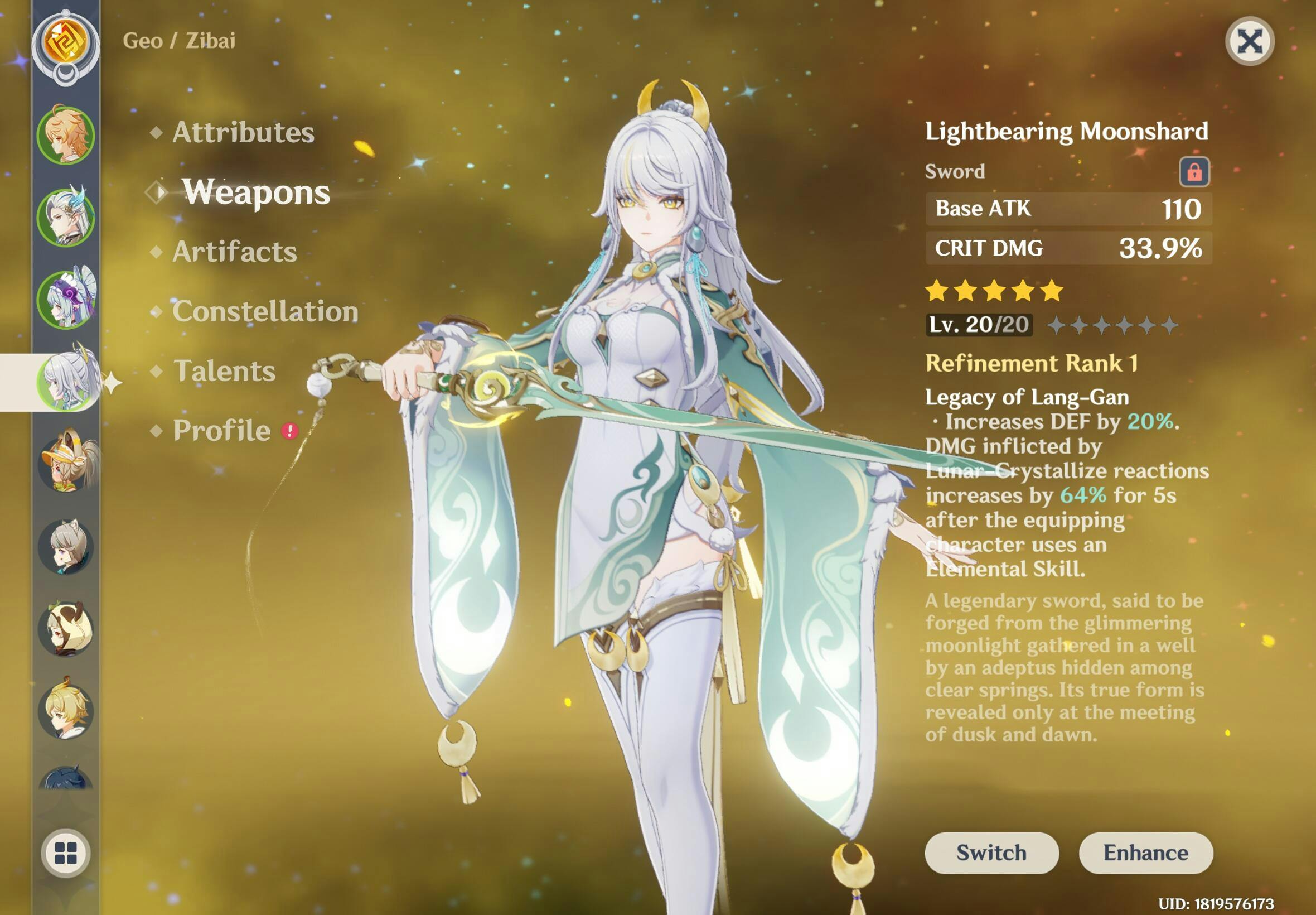Image resolution: width=1316 pixels, height=915 pixels.
Task: Show the Profile section
Action: [x=222, y=431]
